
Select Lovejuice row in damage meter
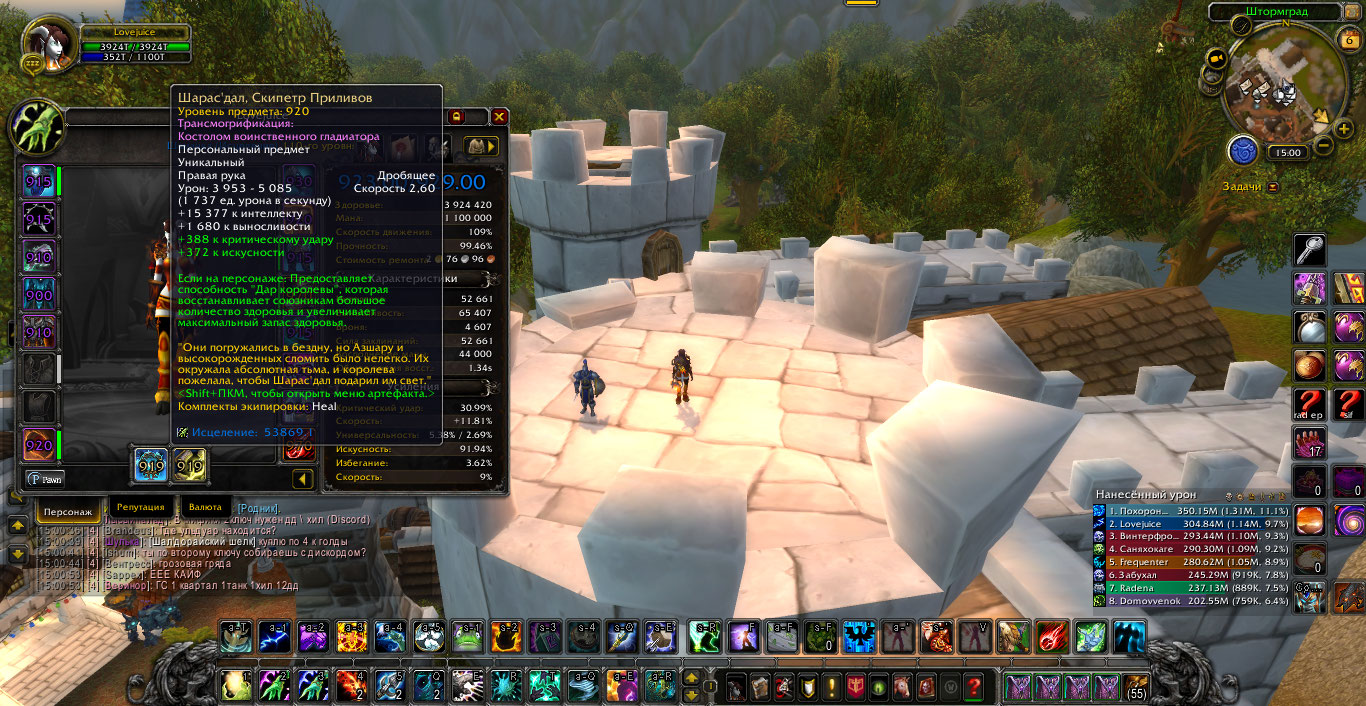[x=1191, y=523]
